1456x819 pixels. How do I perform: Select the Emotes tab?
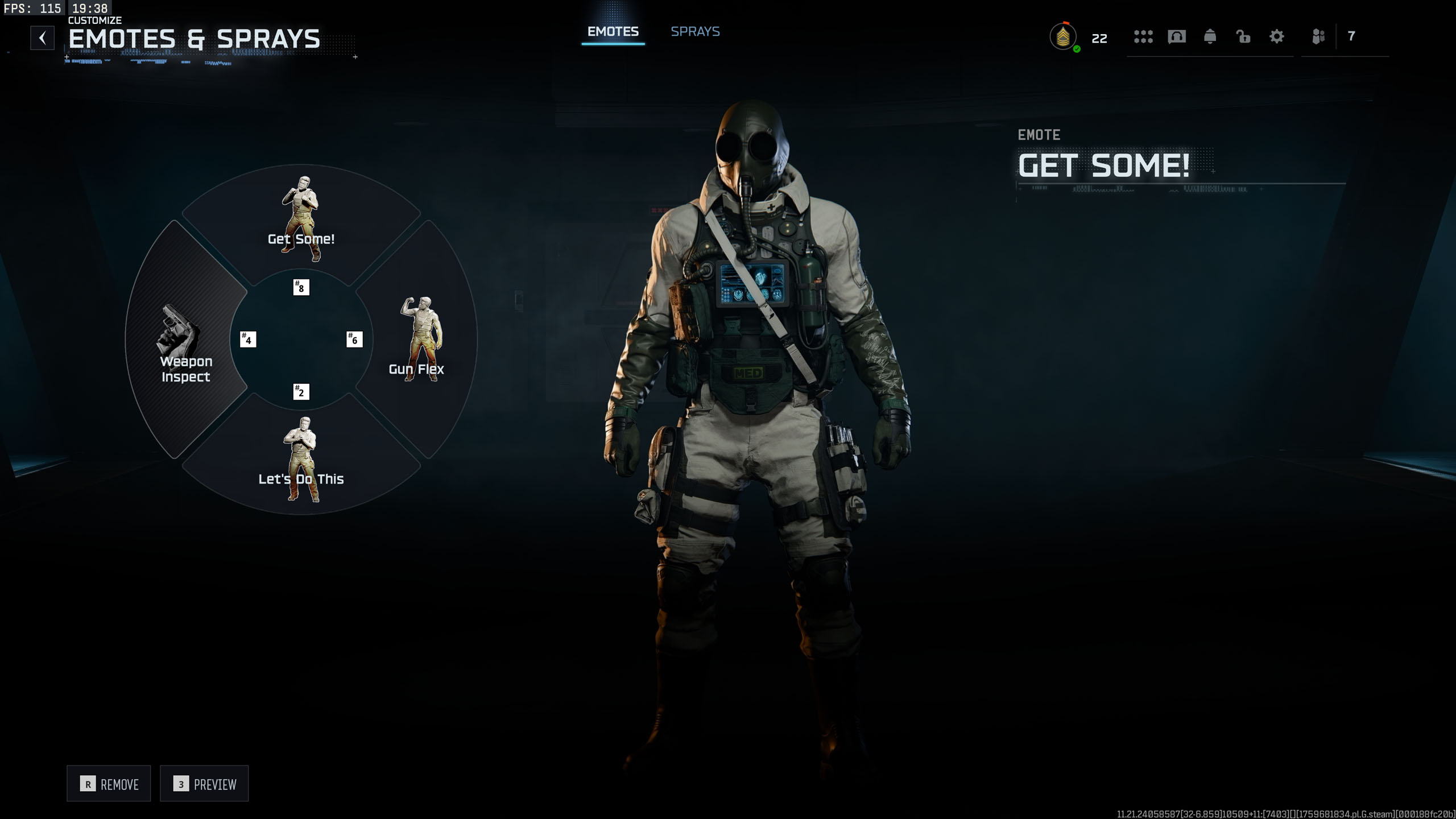613,32
